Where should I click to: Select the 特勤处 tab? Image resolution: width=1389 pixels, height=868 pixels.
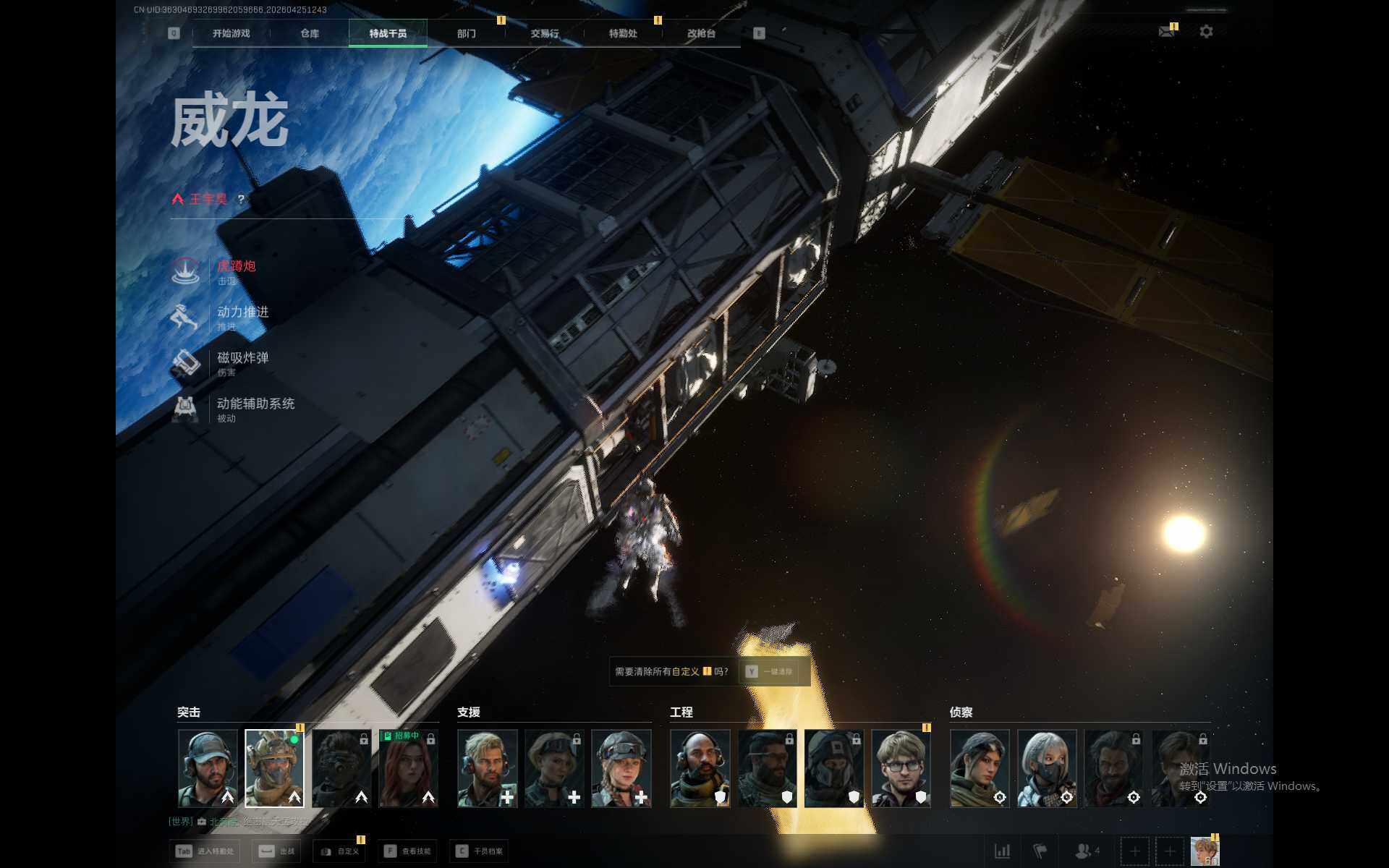click(623, 33)
